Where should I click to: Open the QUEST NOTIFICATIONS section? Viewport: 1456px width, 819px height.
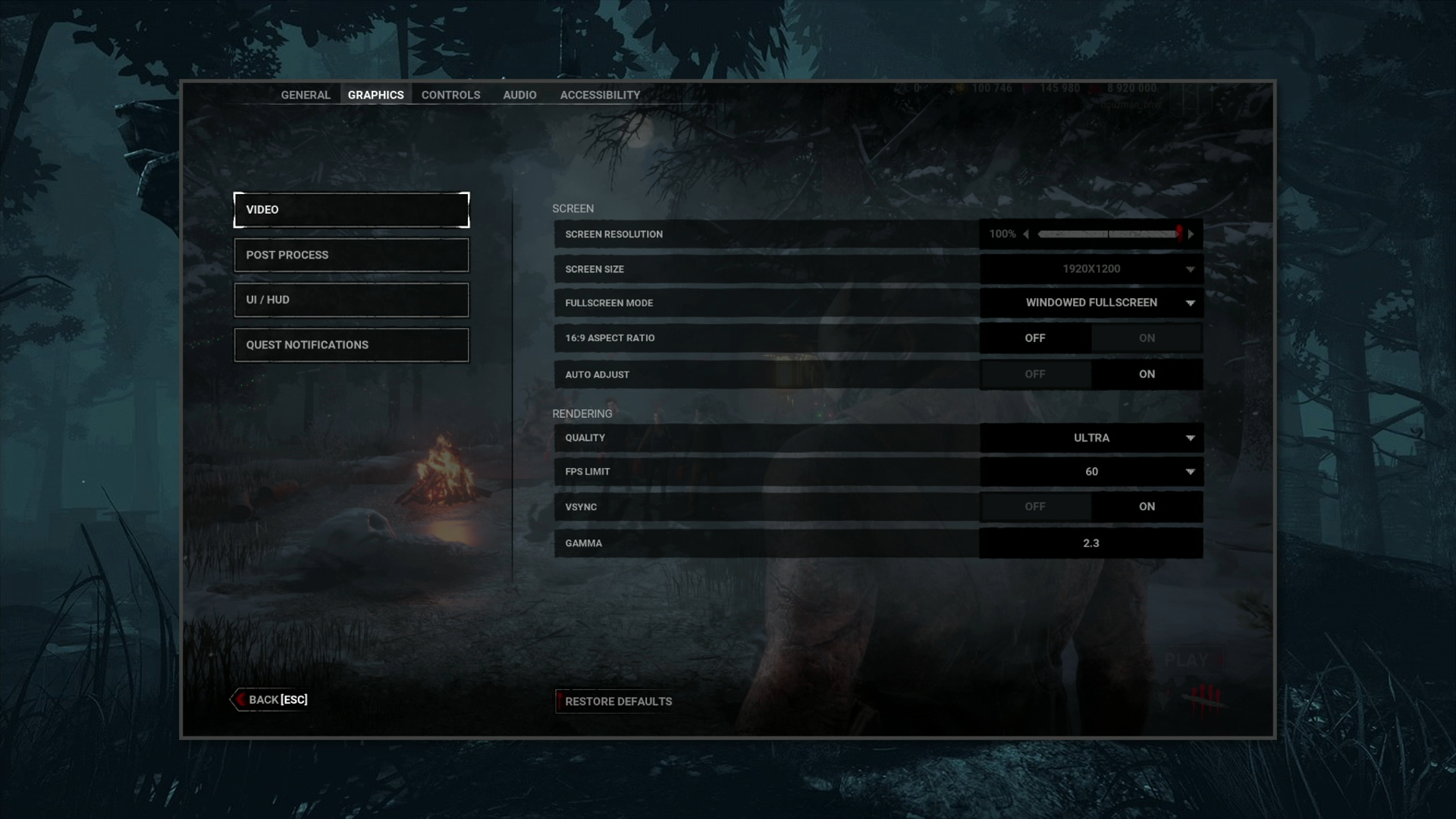pyautogui.click(x=351, y=344)
